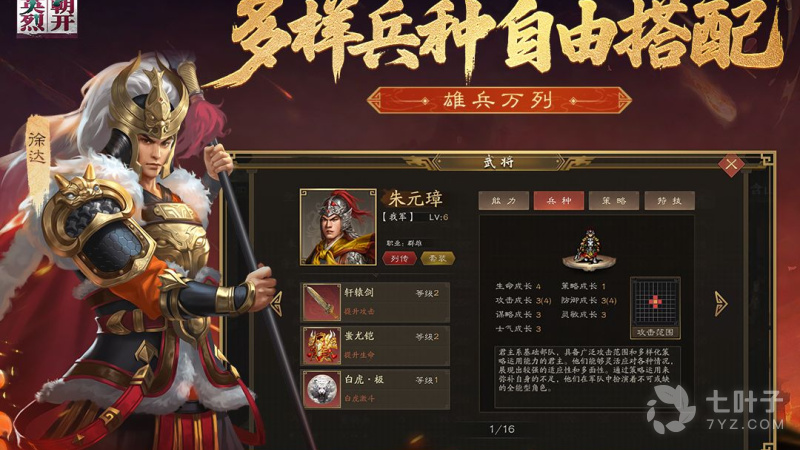Select the 白虎·极 mount slot
This screenshot has width=800, height=450.
tap(376, 389)
